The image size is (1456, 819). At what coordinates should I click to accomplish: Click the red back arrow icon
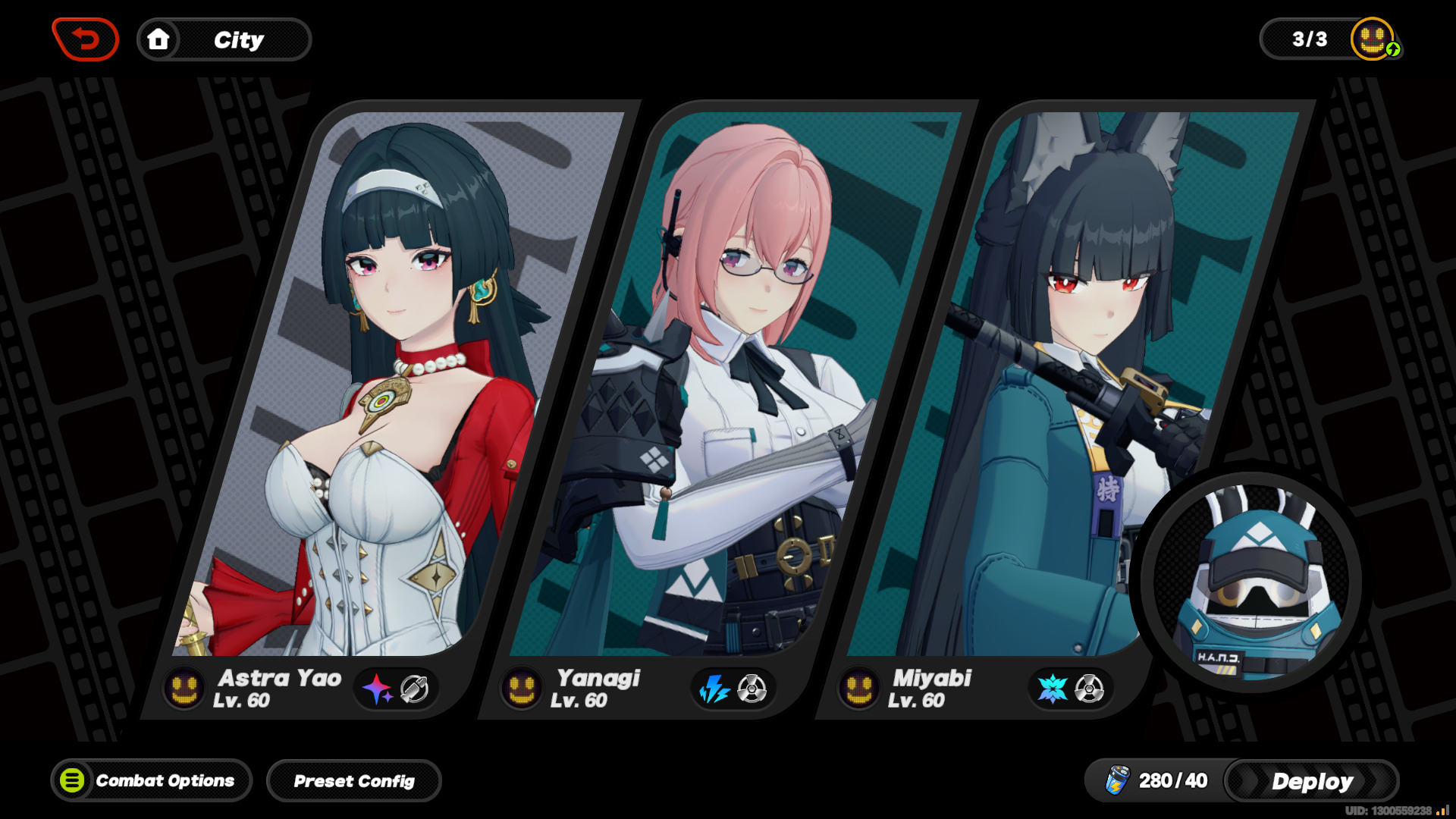(85, 39)
